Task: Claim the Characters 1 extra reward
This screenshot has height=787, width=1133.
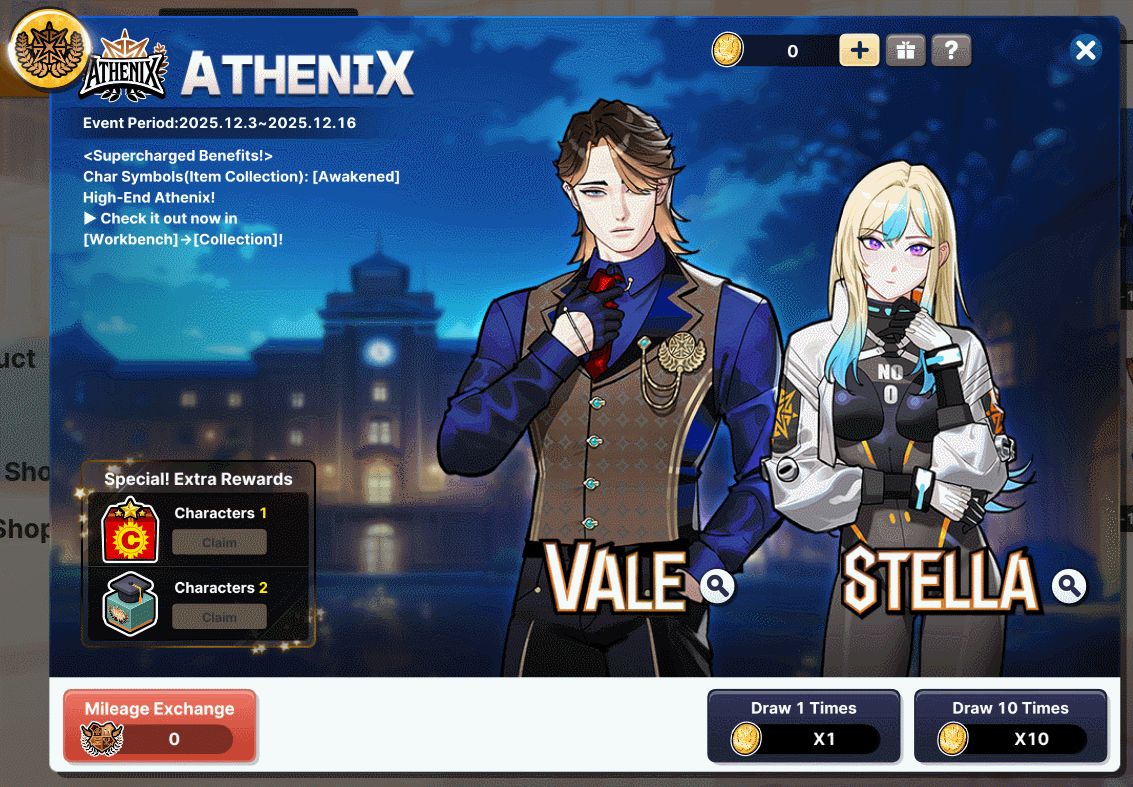Action: [219, 543]
